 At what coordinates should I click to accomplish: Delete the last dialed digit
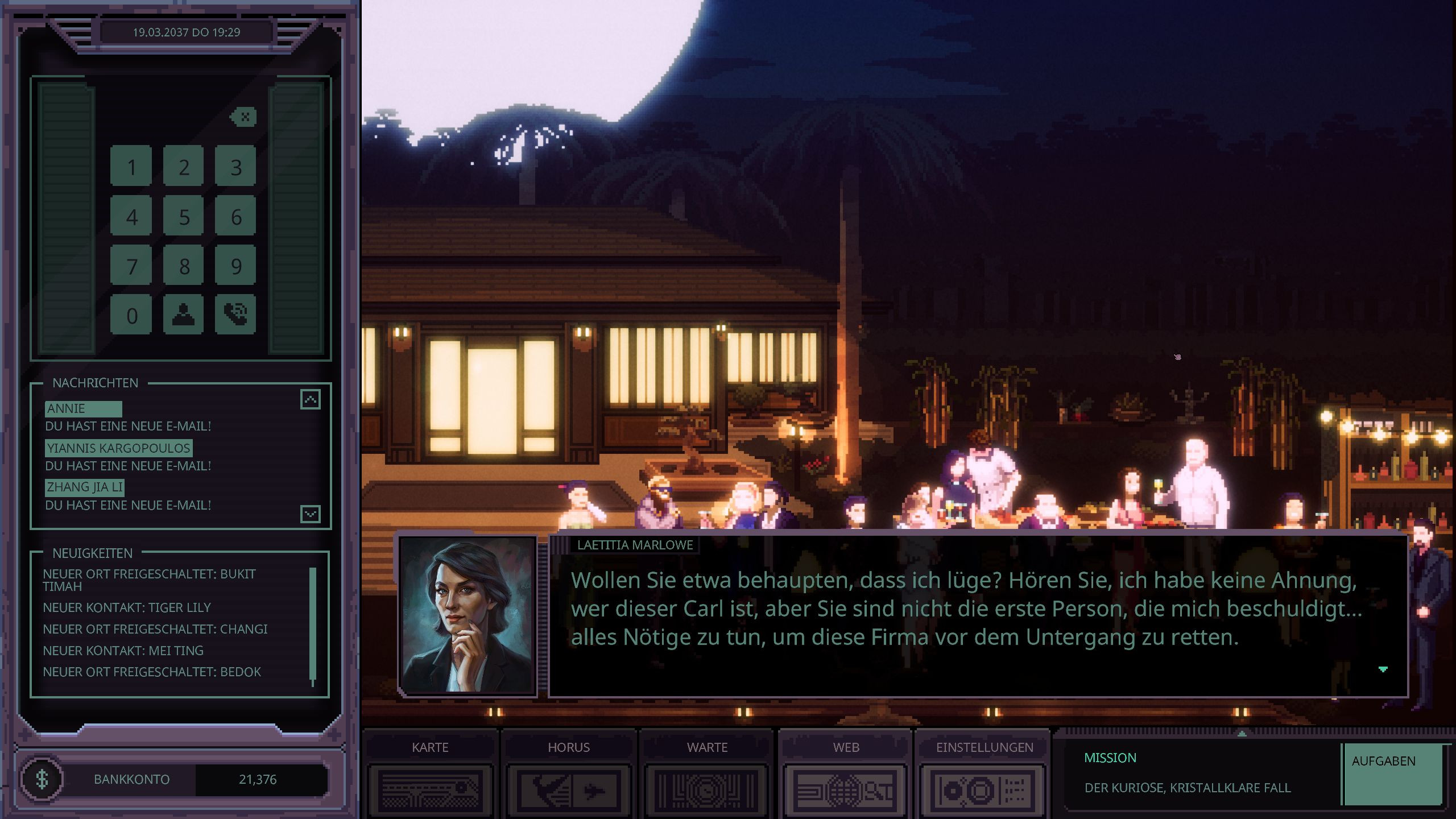[244, 117]
